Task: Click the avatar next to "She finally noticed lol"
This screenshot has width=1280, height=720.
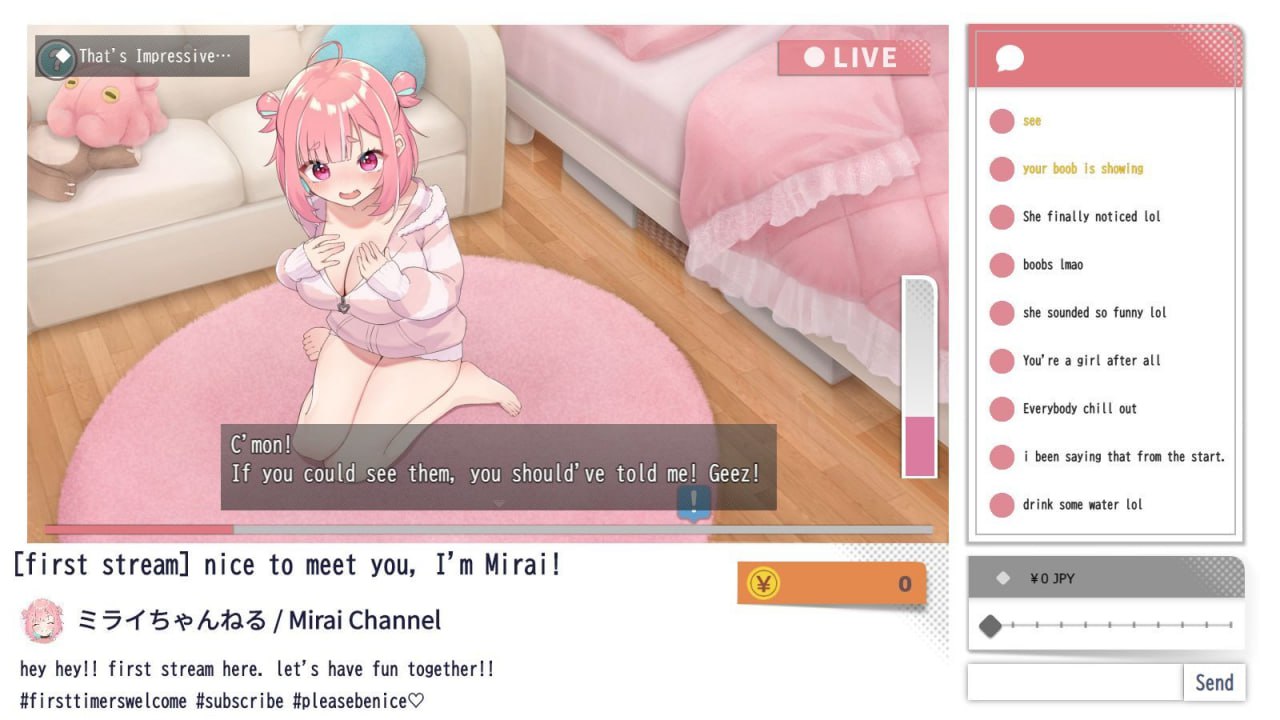Action: tap(1002, 217)
